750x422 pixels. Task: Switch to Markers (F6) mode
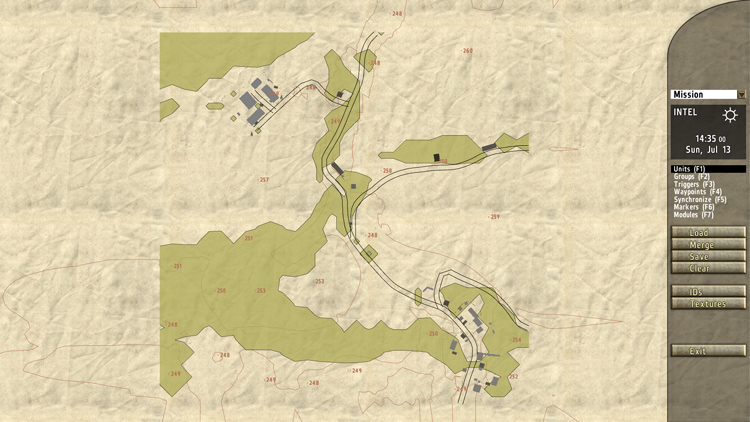(x=694, y=207)
